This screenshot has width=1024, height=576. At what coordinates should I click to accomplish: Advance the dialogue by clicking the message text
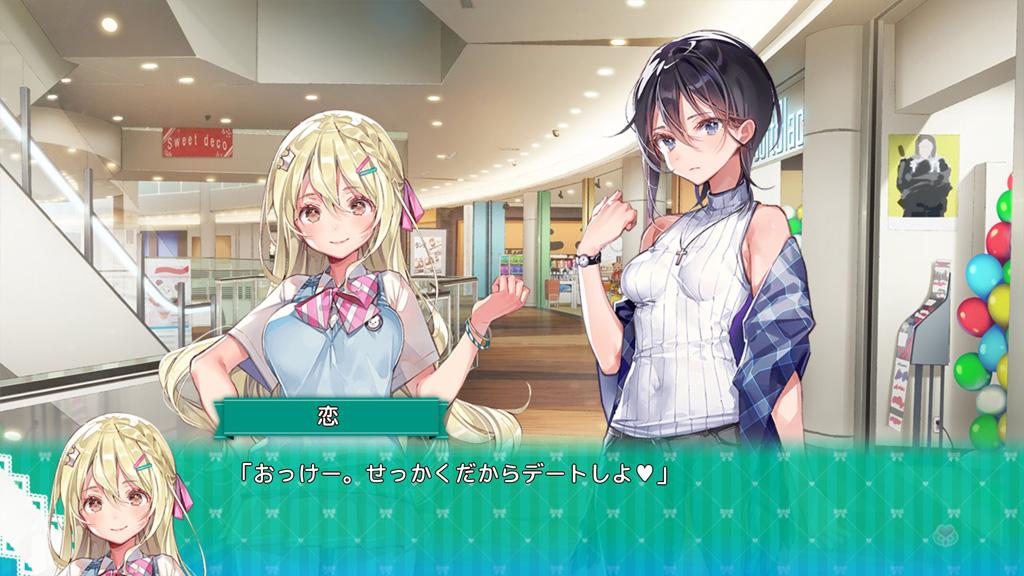point(451,471)
